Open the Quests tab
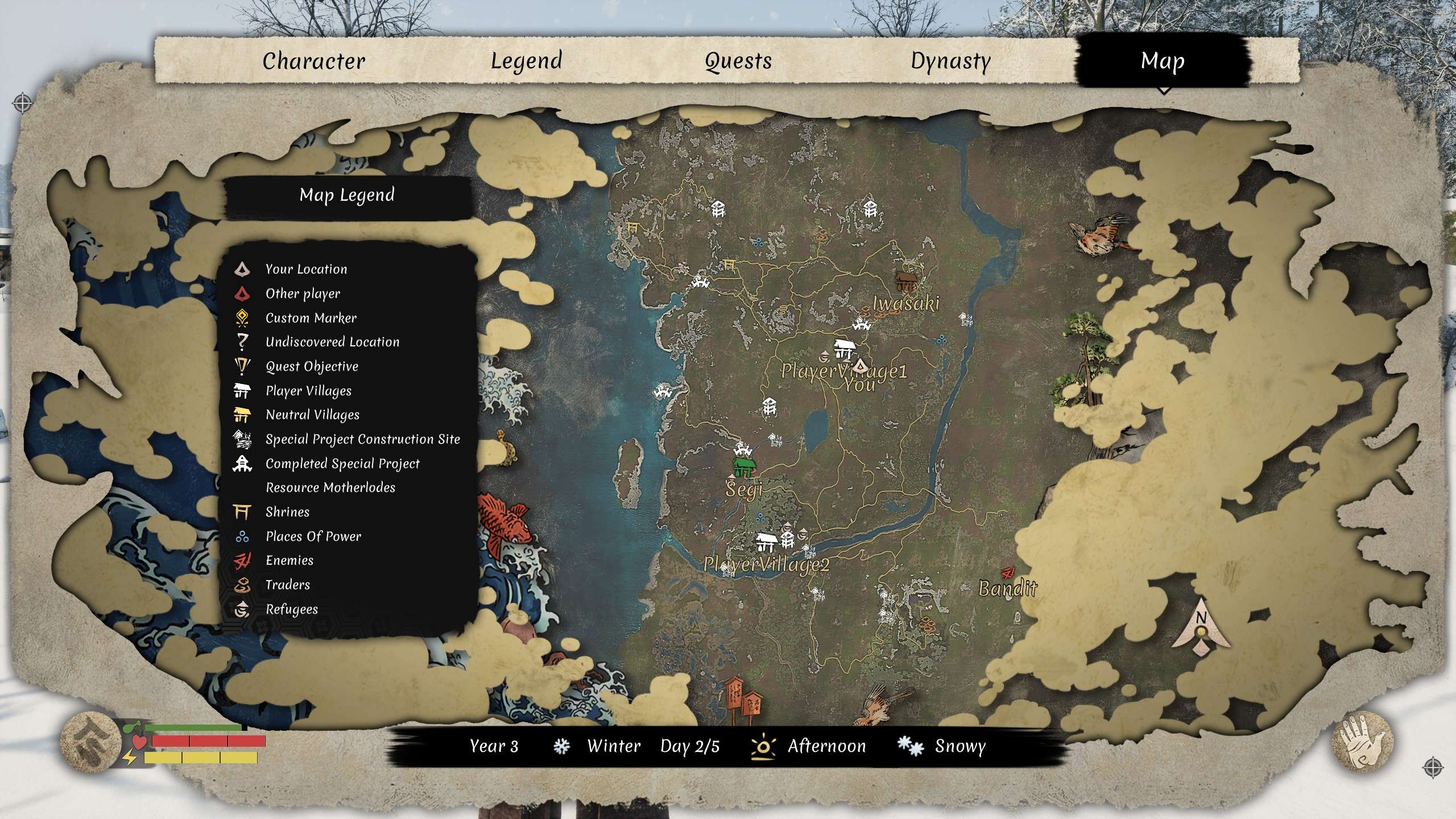 pos(737,61)
